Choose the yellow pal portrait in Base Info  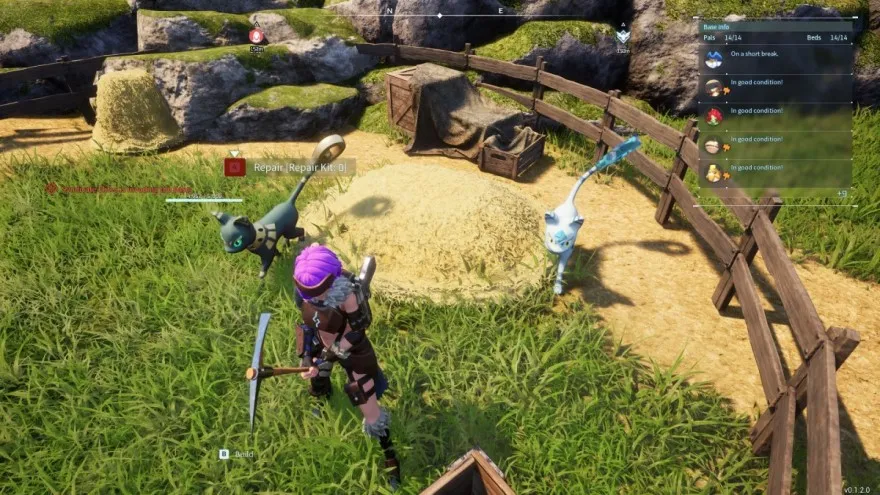pos(713,173)
